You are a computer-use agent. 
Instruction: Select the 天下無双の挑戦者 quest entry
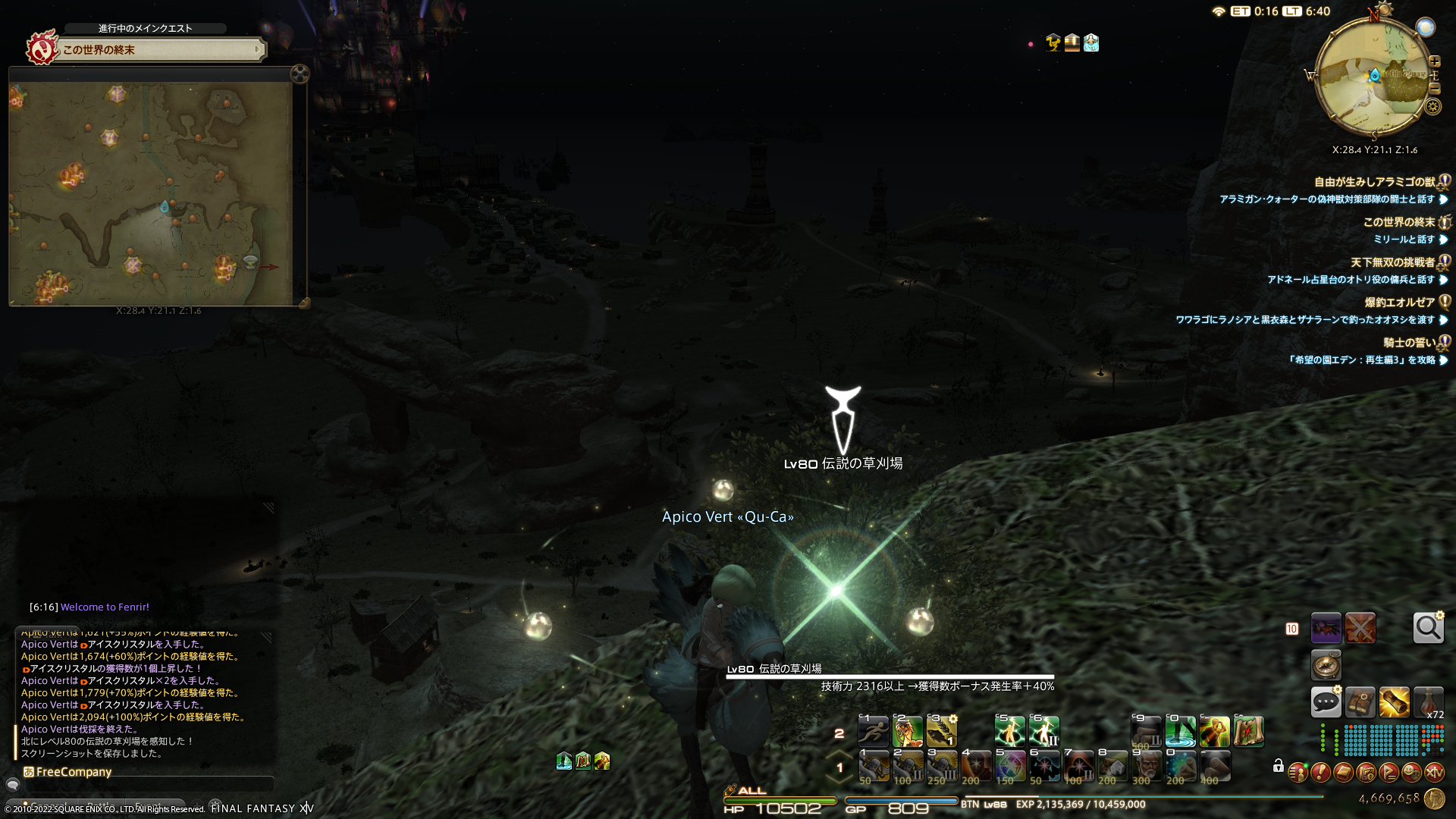click(1392, 262)
